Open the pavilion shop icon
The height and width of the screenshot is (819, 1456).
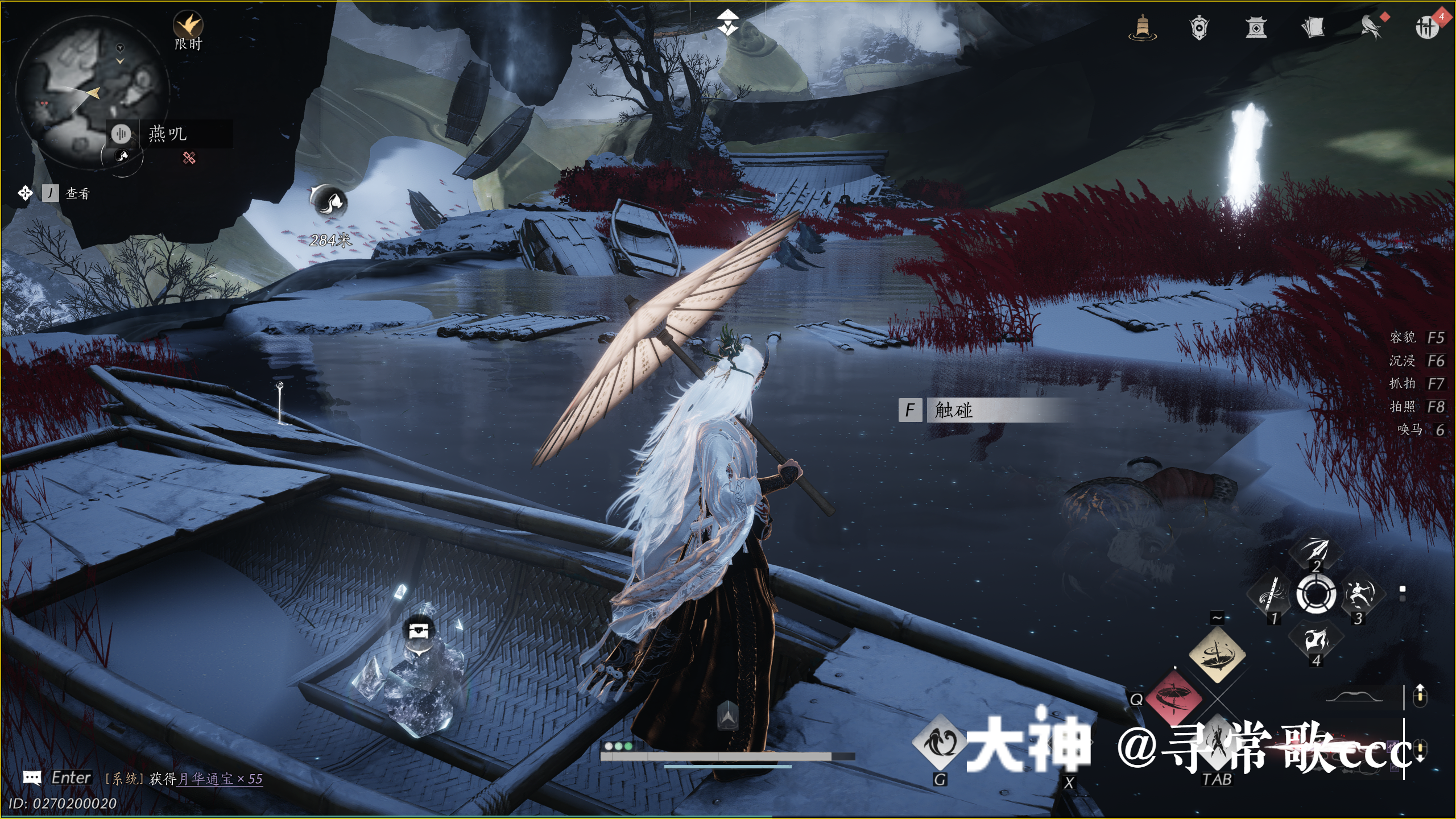[1256, 27]
